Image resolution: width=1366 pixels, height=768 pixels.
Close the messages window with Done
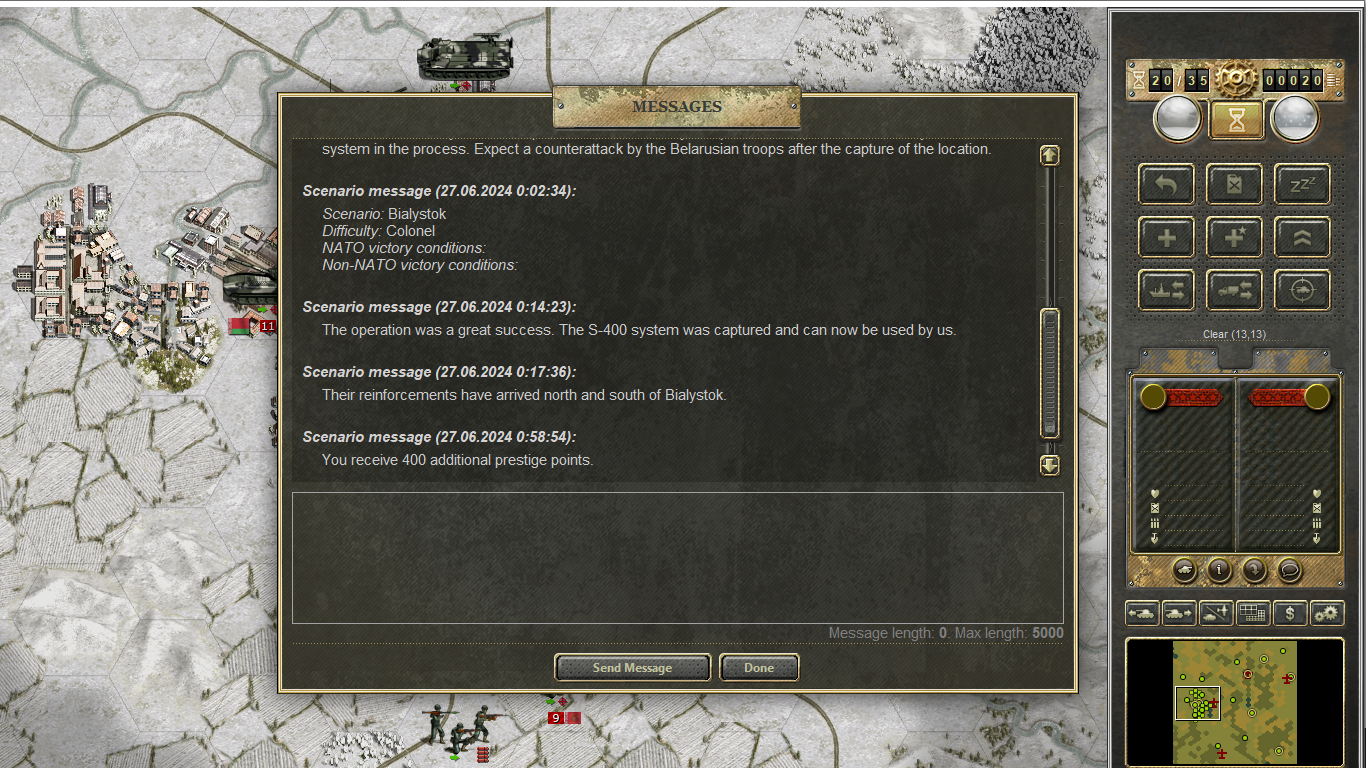tap(759, 667)
